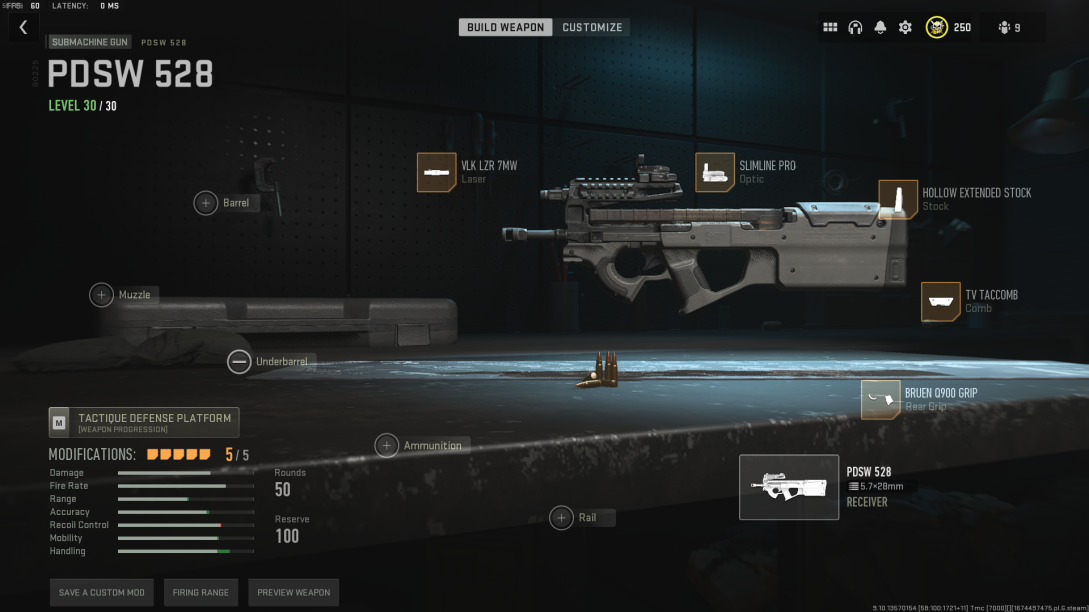This screenshot has width=1089, height=612.
Task: Enter the Firing Range
Action: coord(201,592)
